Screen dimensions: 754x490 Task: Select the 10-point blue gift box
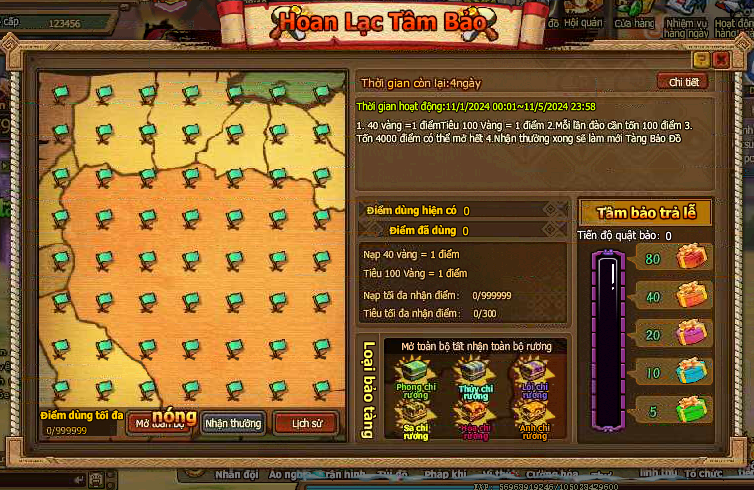click(x=690, y=371)
